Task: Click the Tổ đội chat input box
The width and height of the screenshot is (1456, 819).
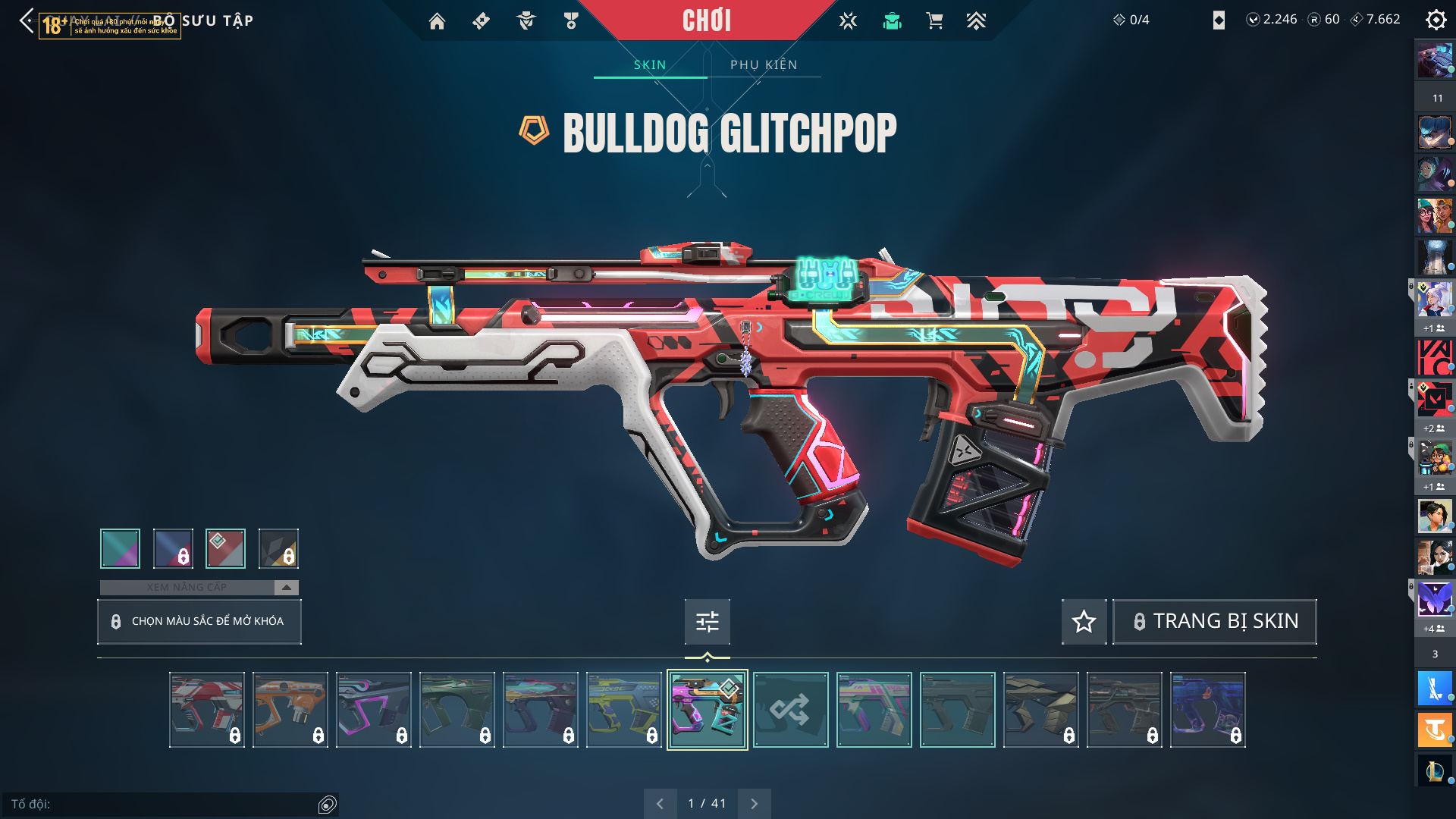Action: [159, 804]
